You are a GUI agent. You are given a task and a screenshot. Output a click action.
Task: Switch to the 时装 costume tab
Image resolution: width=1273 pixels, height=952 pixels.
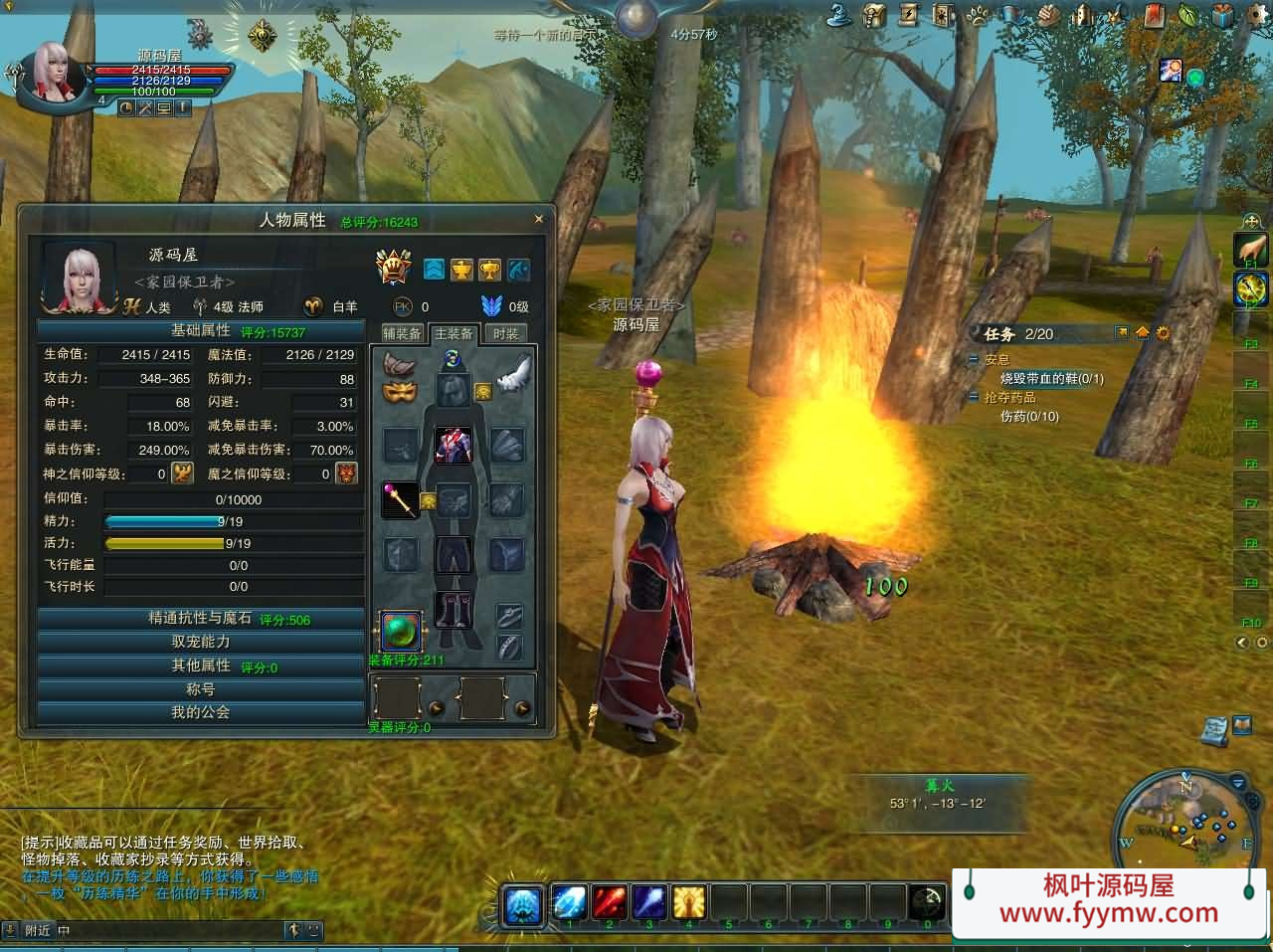506,333
